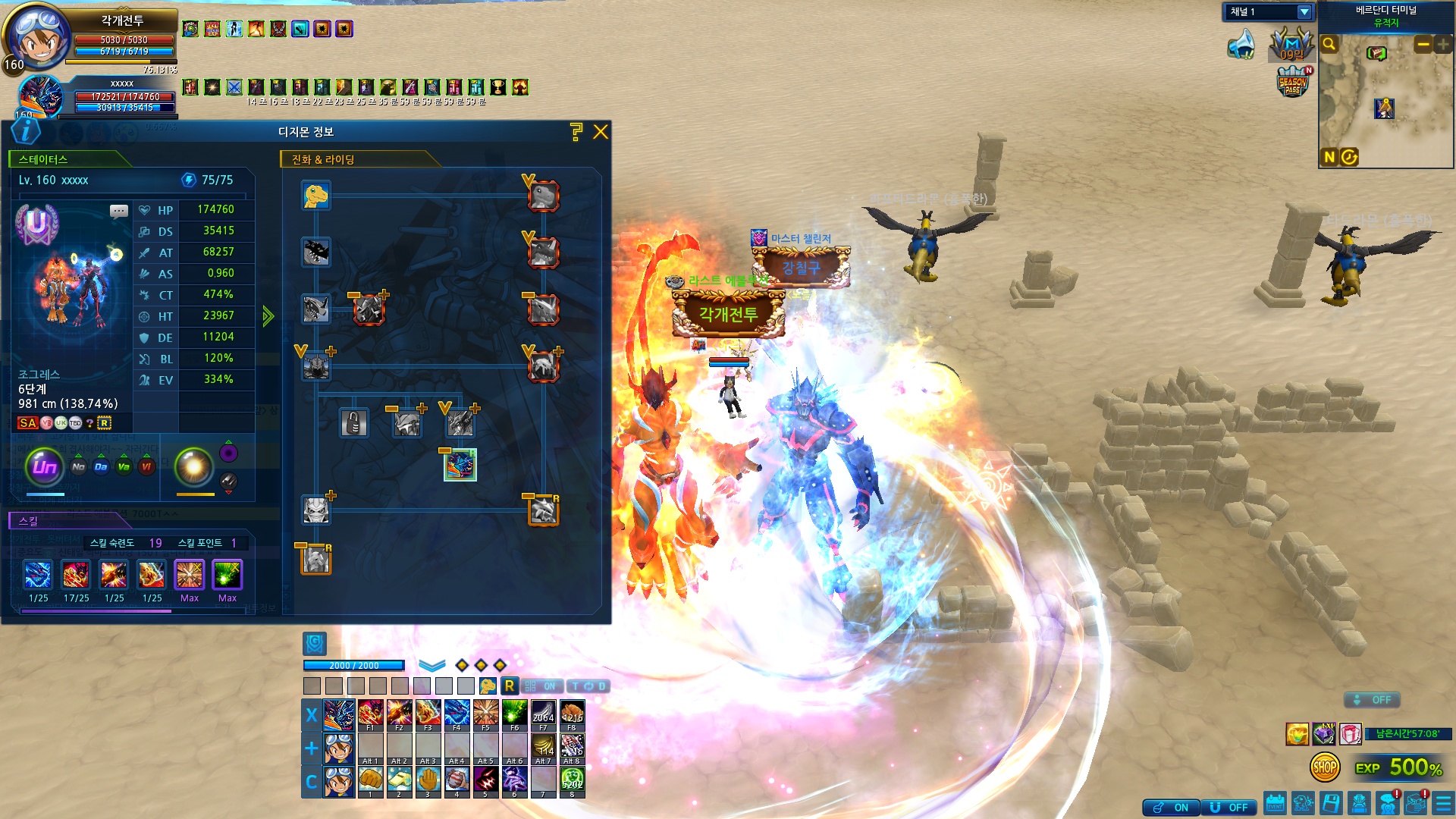Viewport: 1456px width, 819px height.
Task: Open the Event calendar
Action: pos(1275,803)
